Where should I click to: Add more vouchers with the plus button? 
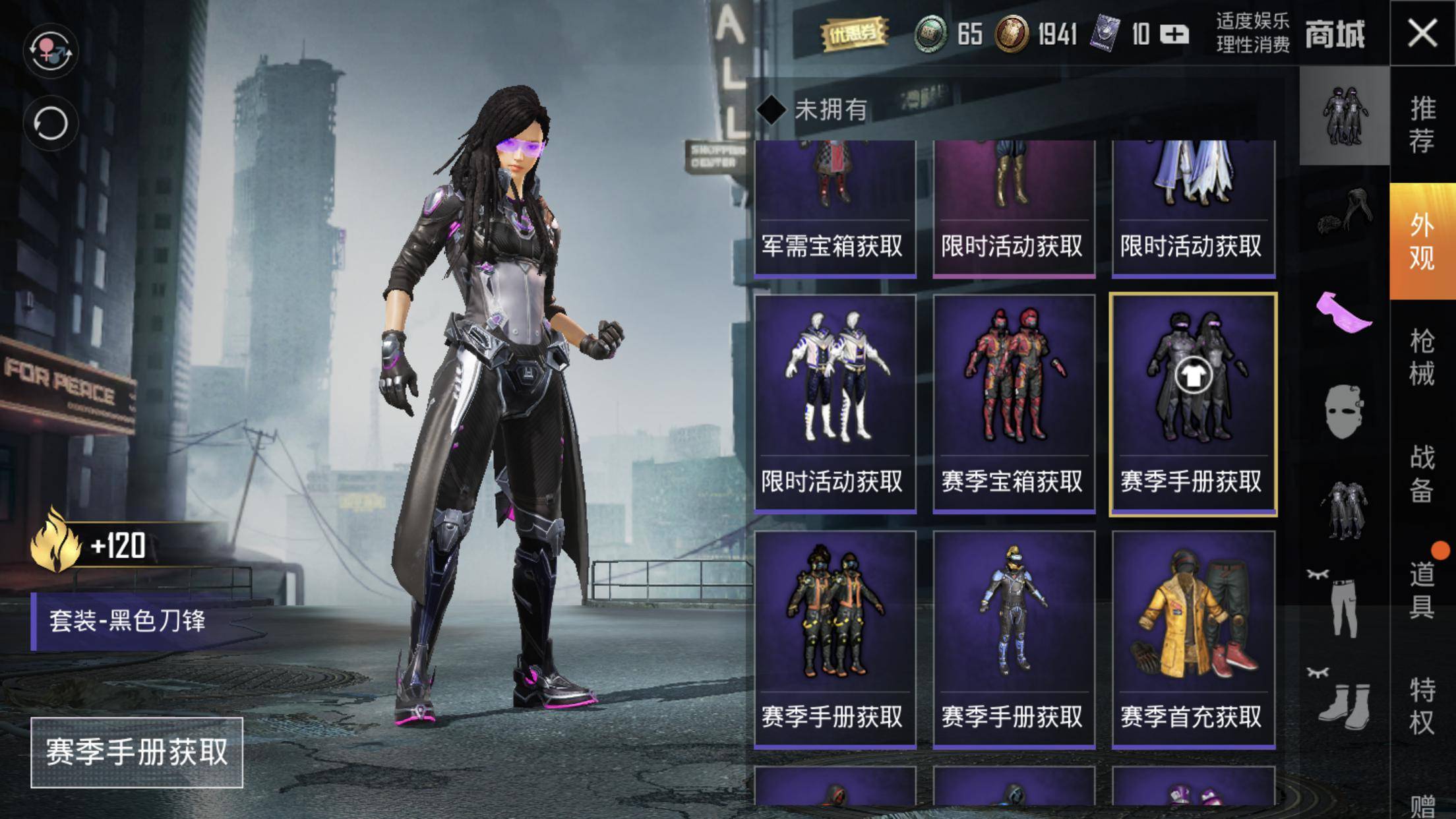click(1174, 34)
